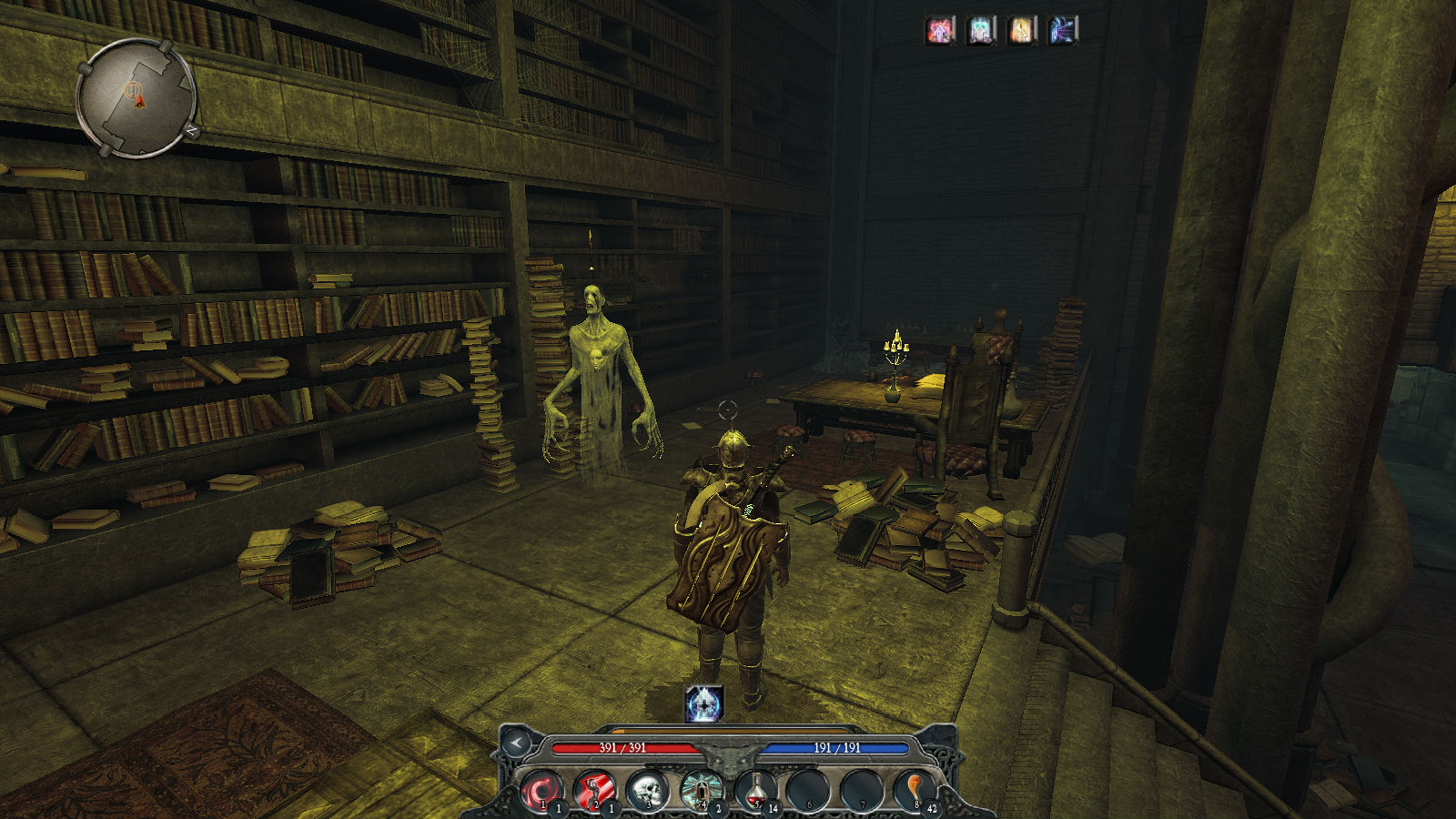Activate the red swirl skill in slot 1
The image size is (1456, 819).
541,789
